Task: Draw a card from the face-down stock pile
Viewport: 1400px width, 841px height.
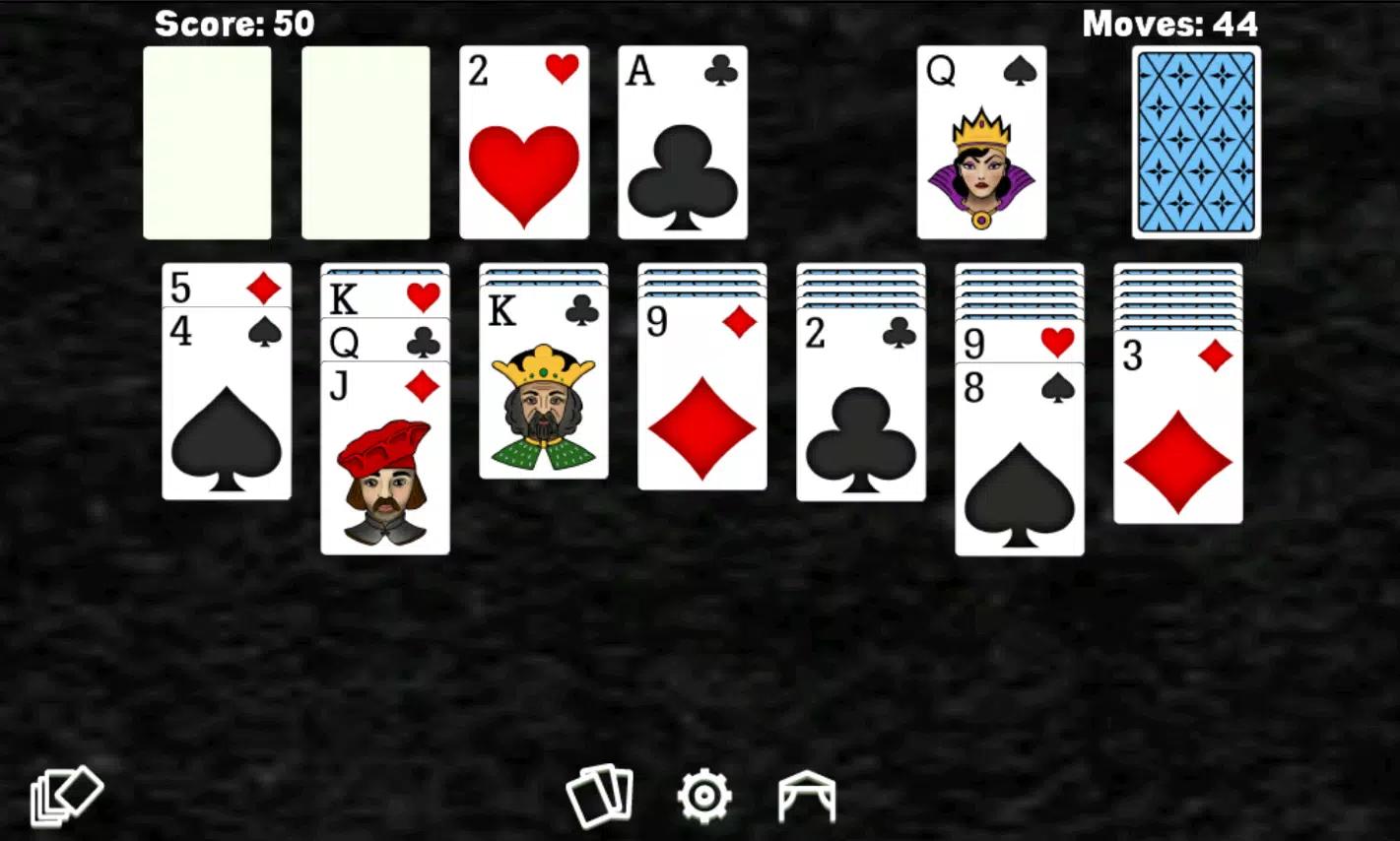Action: [1194, 141]
